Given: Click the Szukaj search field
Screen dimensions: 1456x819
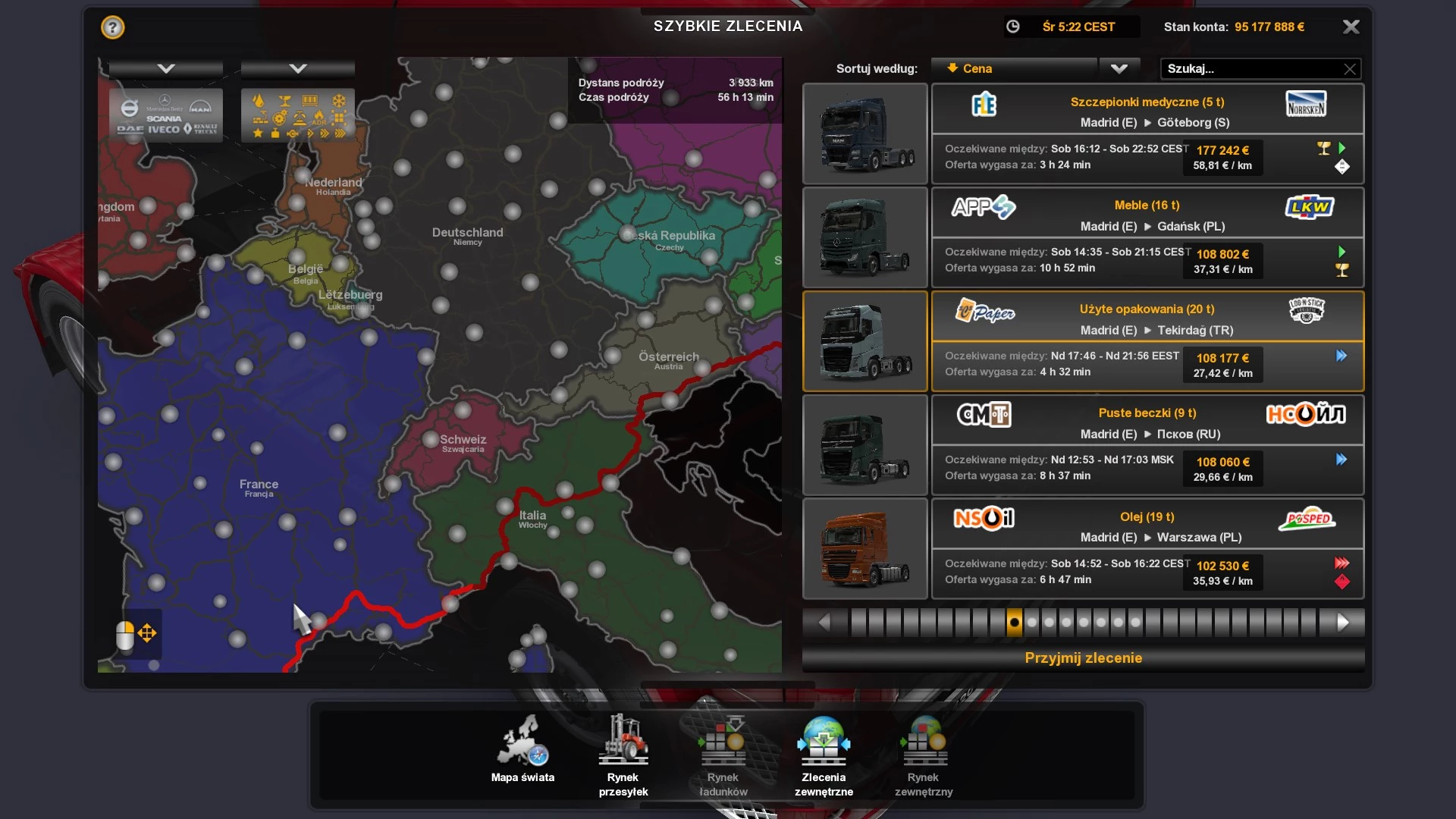Looking at the screenshot, I should click(1251, 69).
